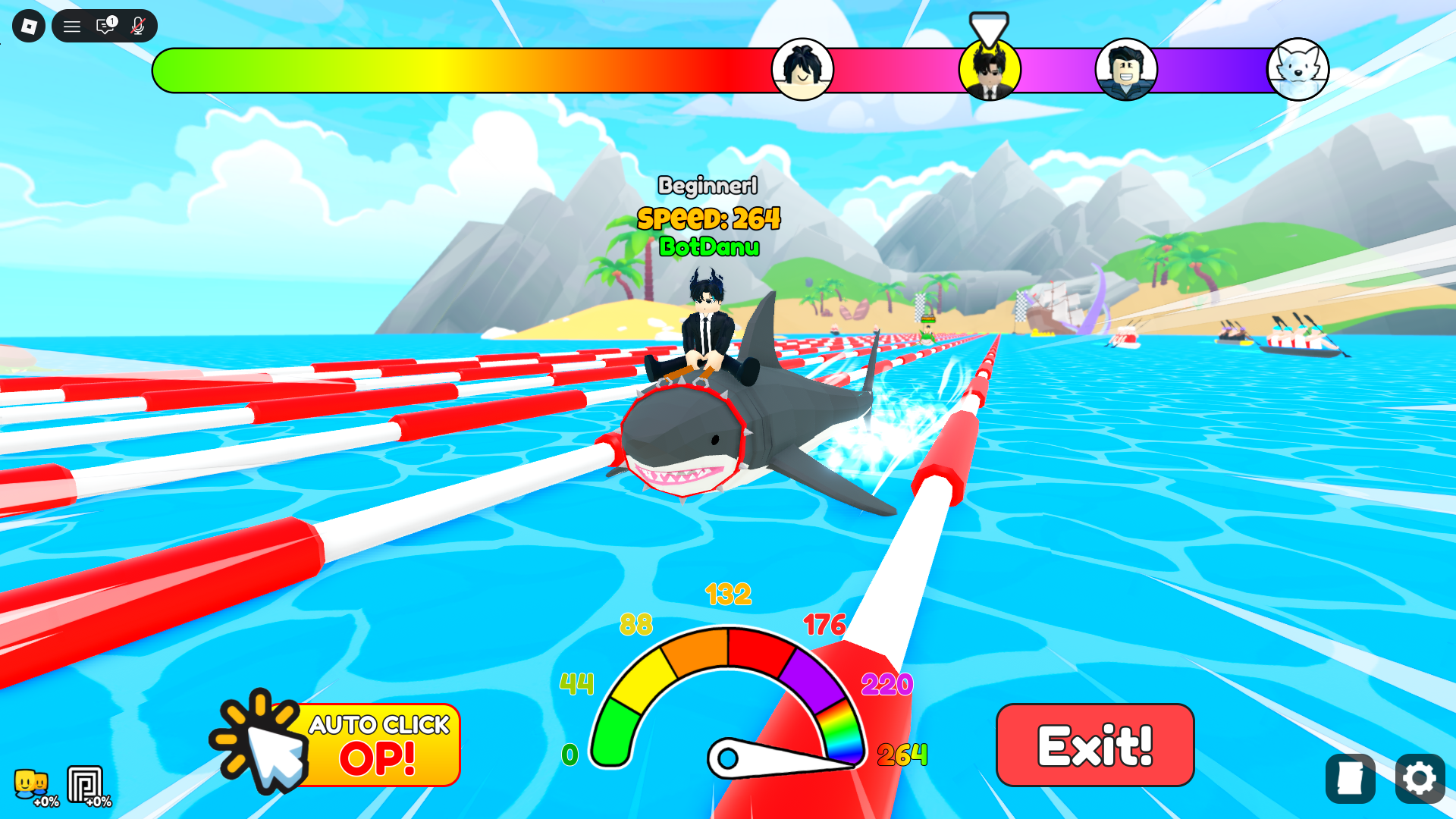Click your highlighted yellow avatar on the race bar

pyautogui.click(x=990, y=69)
